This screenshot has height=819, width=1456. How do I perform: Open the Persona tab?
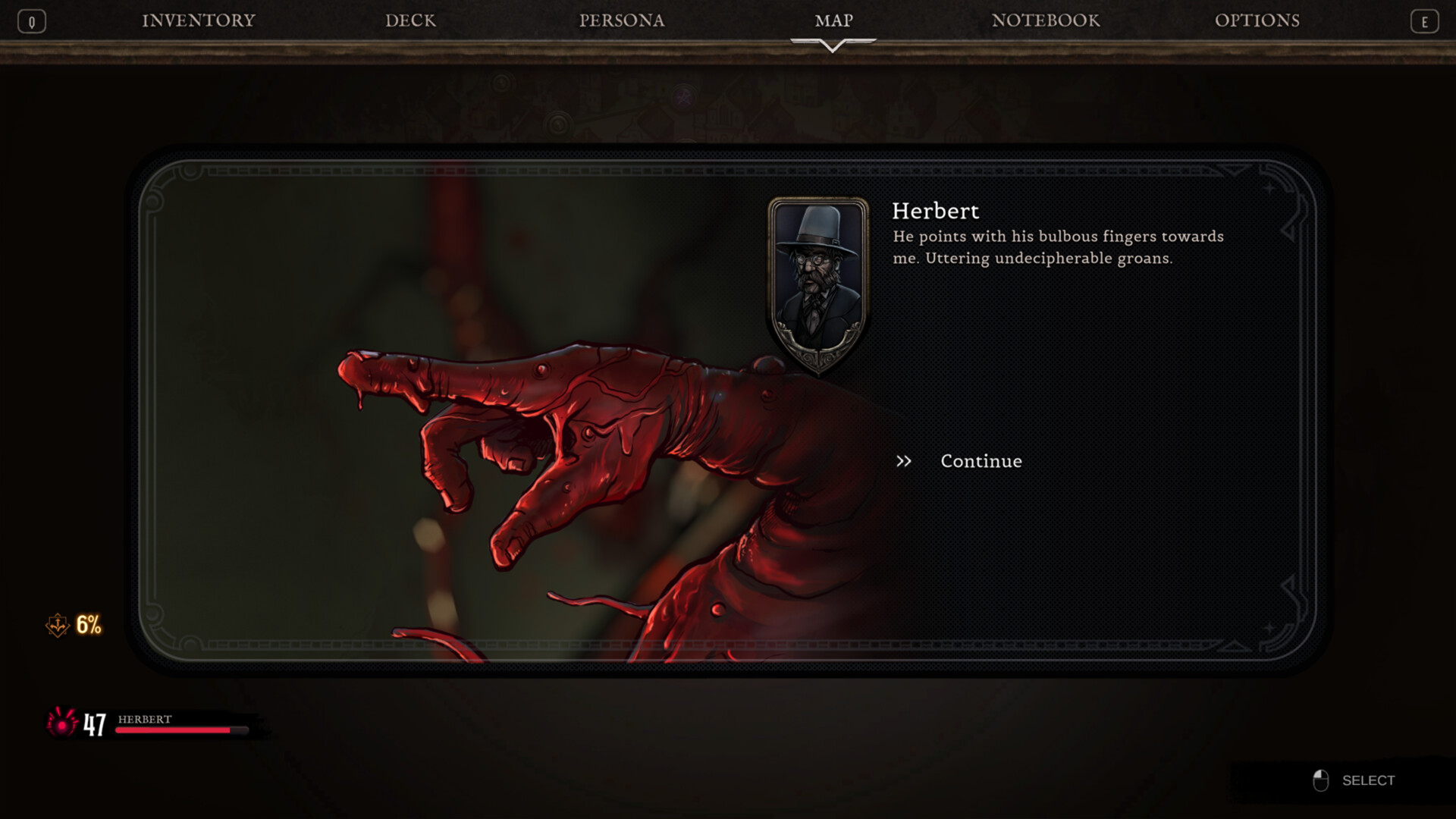(621, 20)
